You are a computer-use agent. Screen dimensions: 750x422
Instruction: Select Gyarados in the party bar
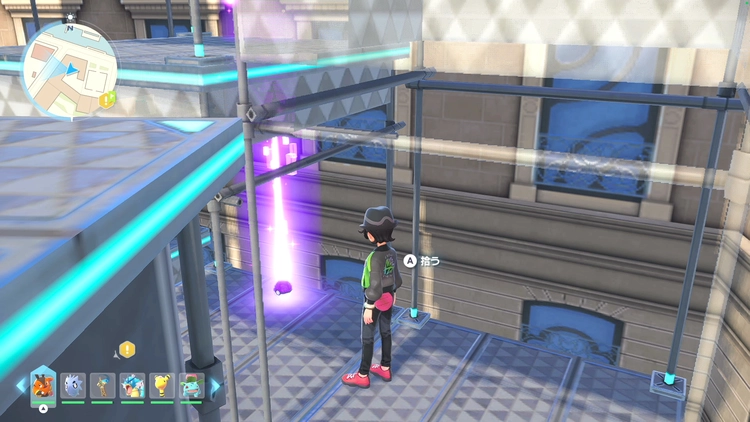[131, 386]
